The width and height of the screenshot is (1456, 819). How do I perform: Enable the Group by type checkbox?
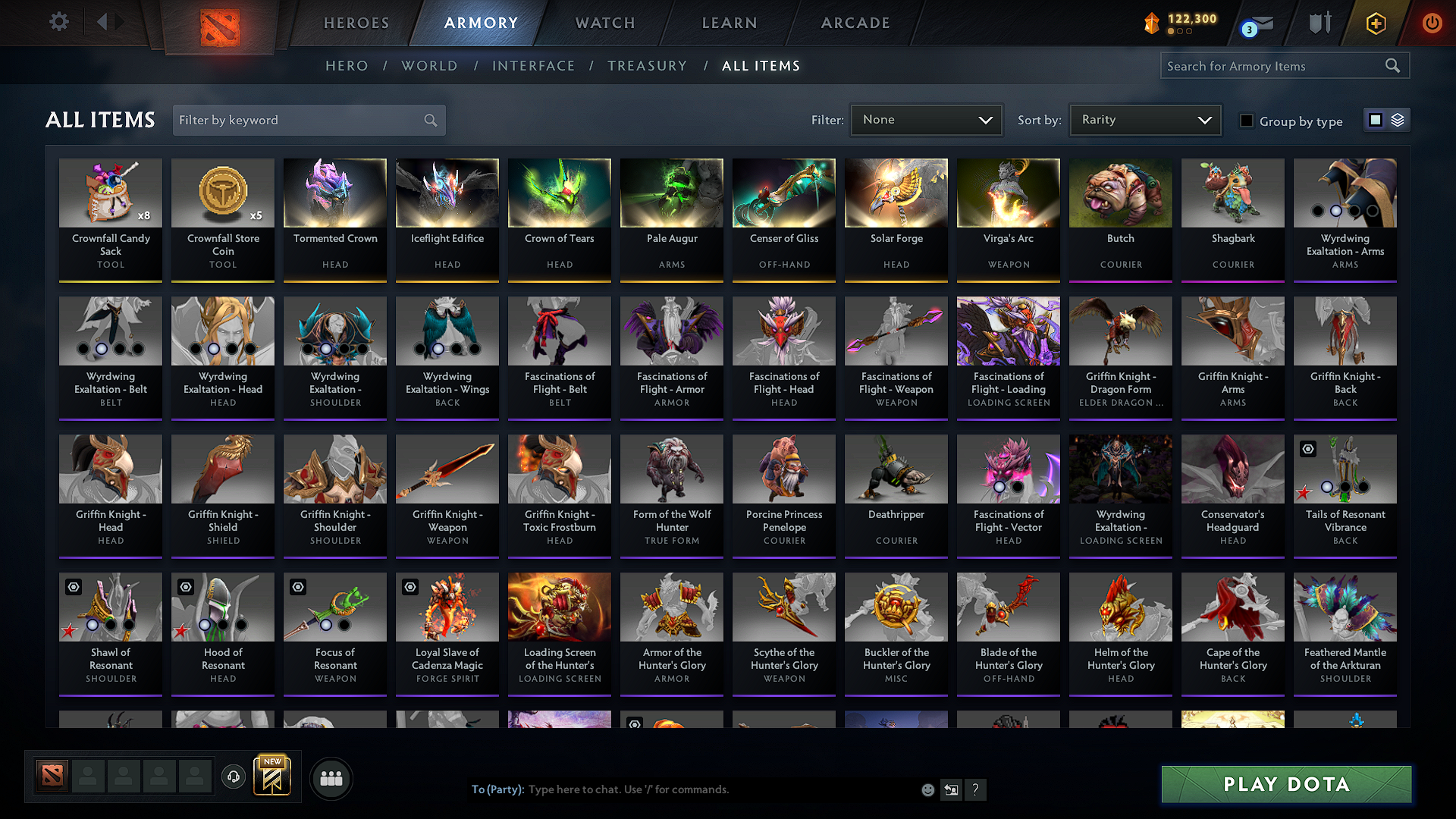point(1247,121)
